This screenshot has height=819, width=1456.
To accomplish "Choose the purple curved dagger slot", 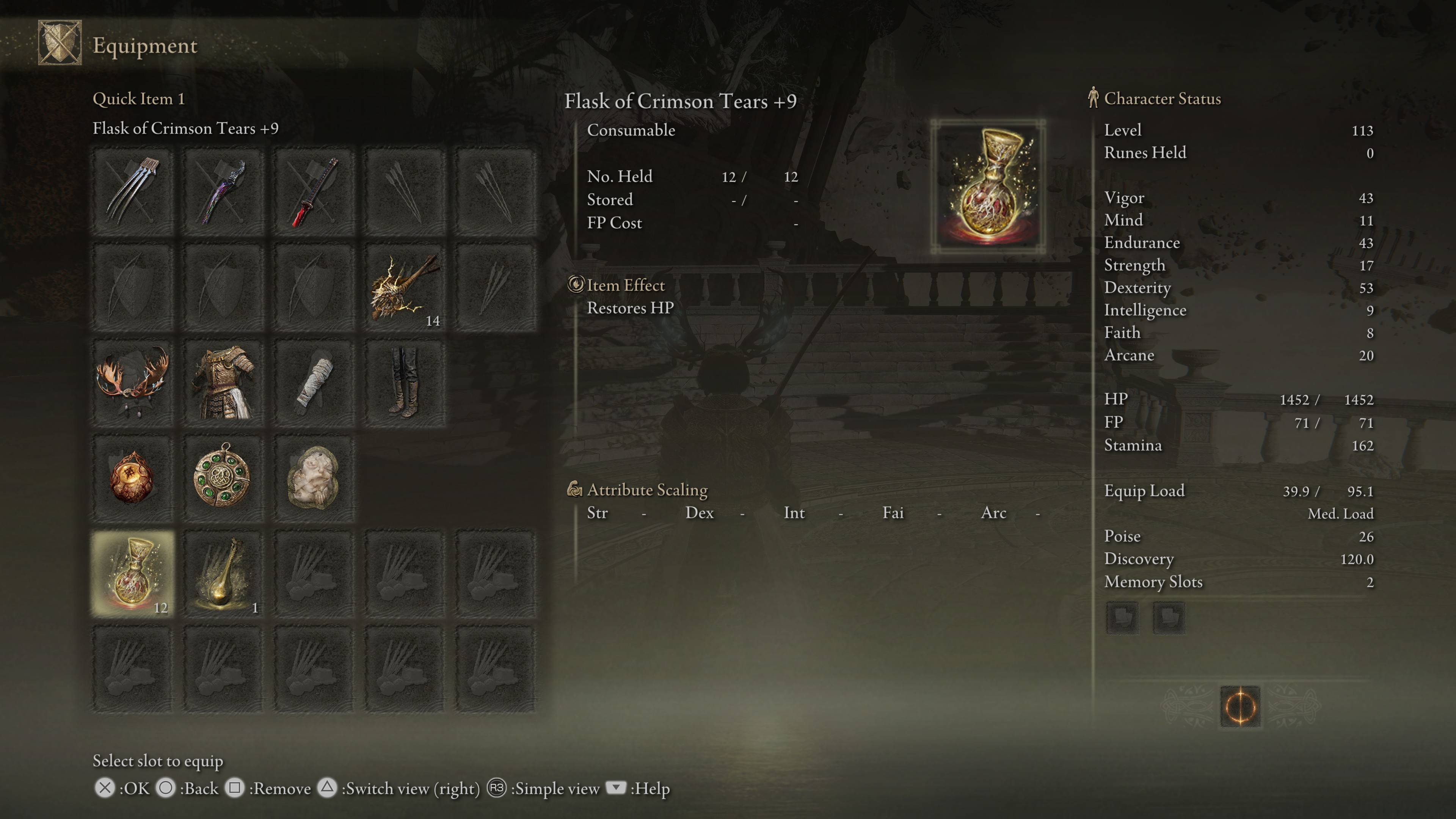I will click(x=224, y=191).
